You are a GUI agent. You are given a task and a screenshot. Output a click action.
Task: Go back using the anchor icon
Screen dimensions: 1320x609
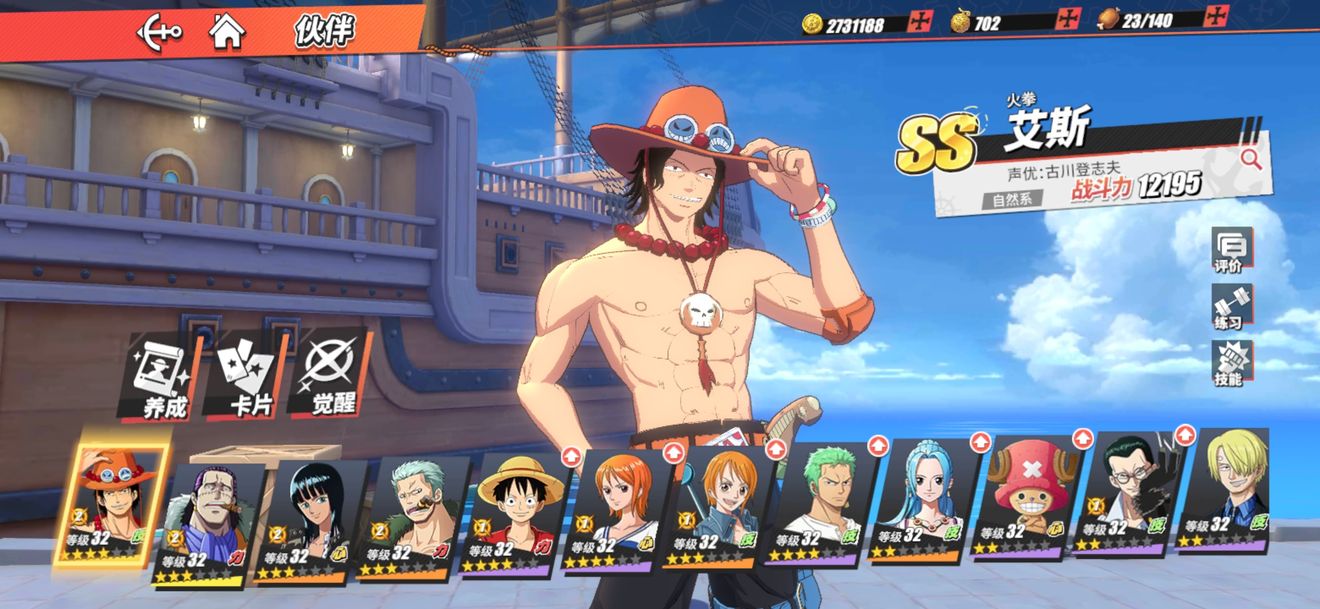[x=160, y=31]
